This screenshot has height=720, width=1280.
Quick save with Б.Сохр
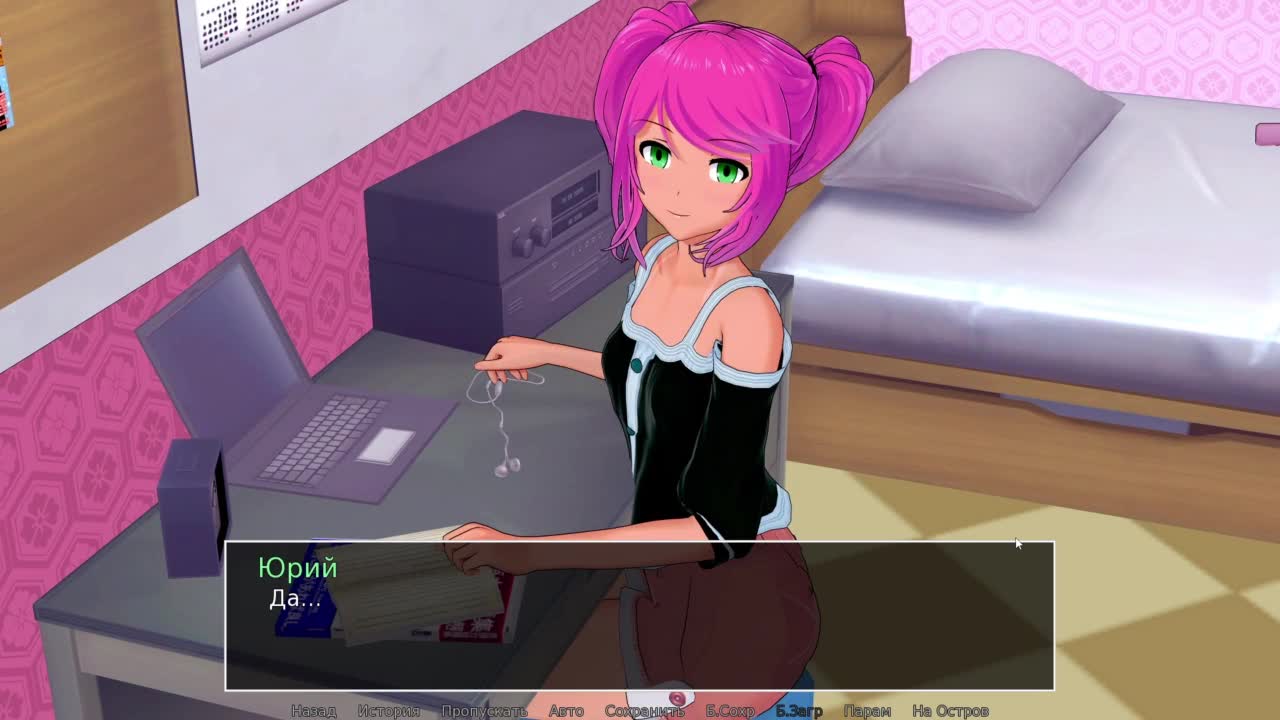click(730, 711)
